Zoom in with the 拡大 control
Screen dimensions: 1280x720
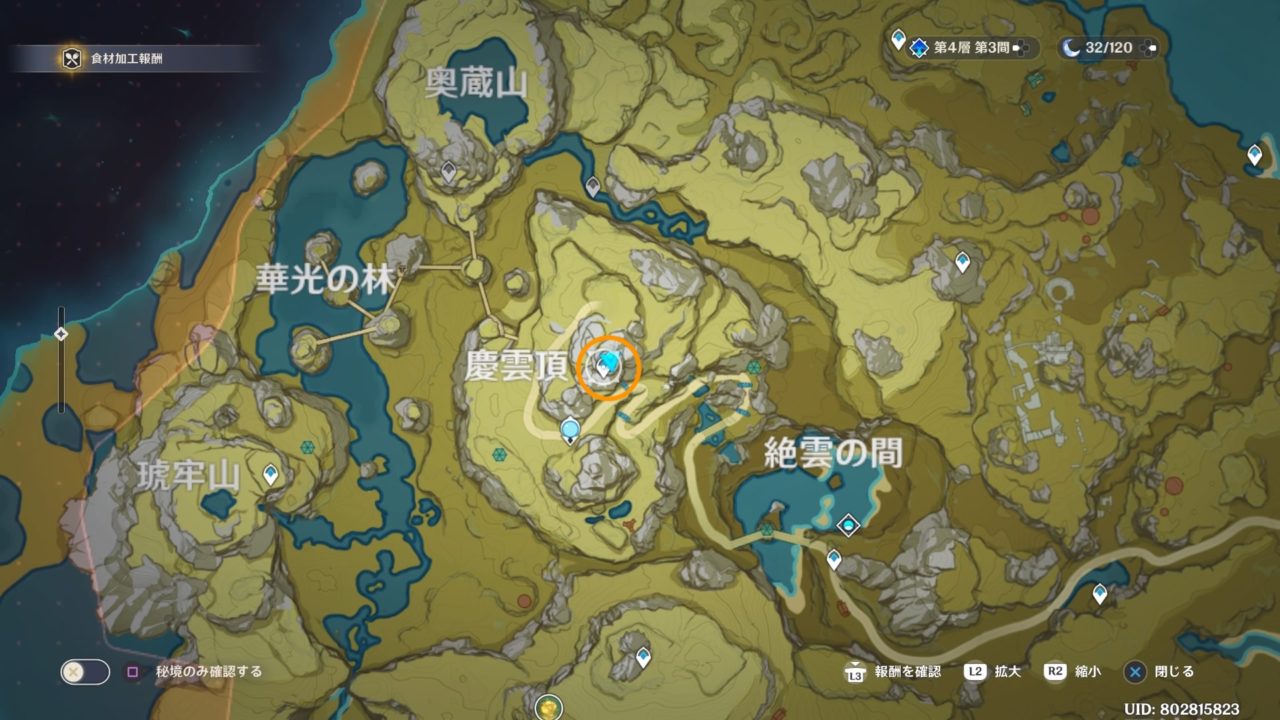(x=990, y=672)
